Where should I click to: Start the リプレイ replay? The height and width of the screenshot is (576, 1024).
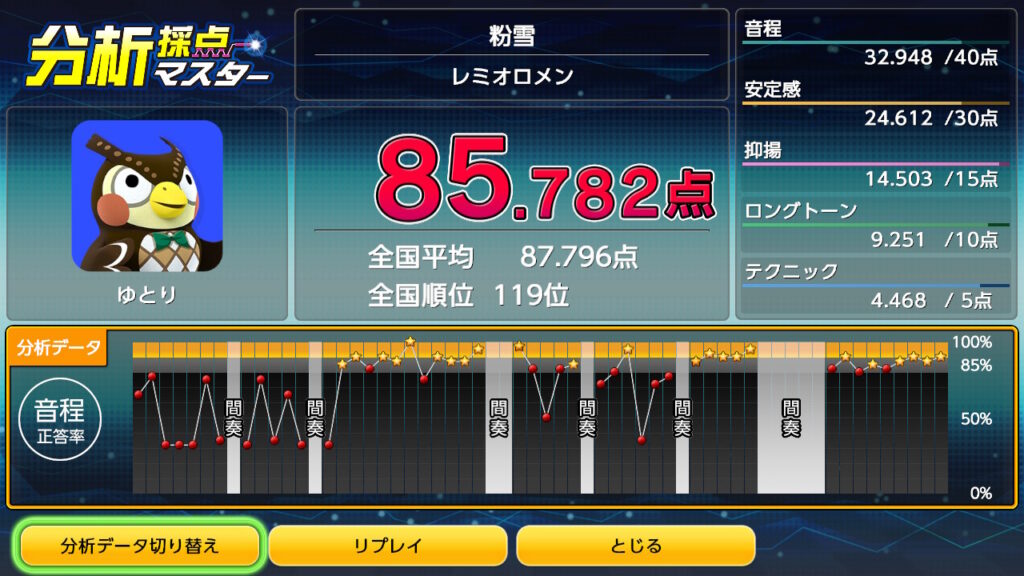pos(387,546)
